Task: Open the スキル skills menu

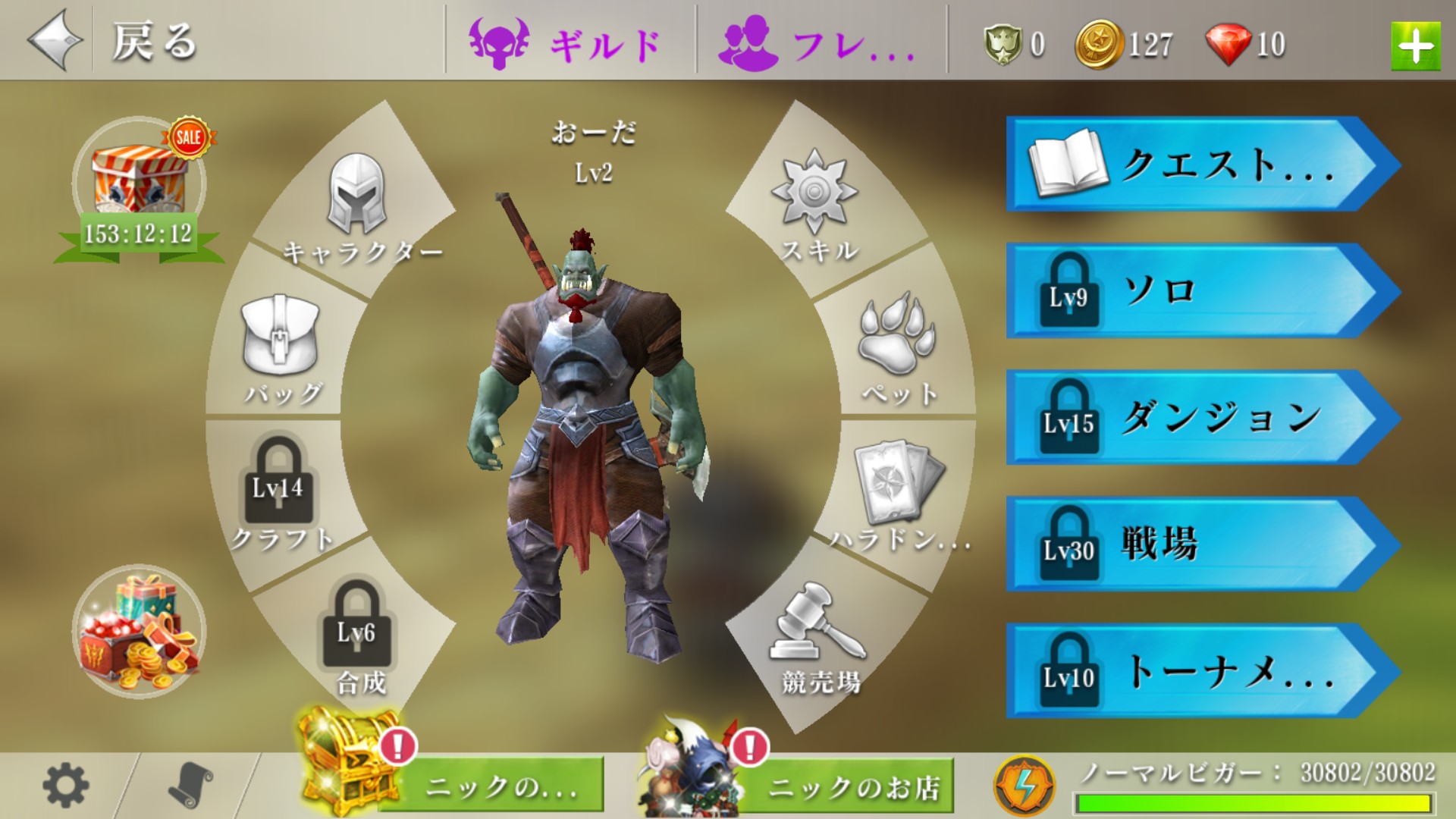Action: click(x=816, y=206)
